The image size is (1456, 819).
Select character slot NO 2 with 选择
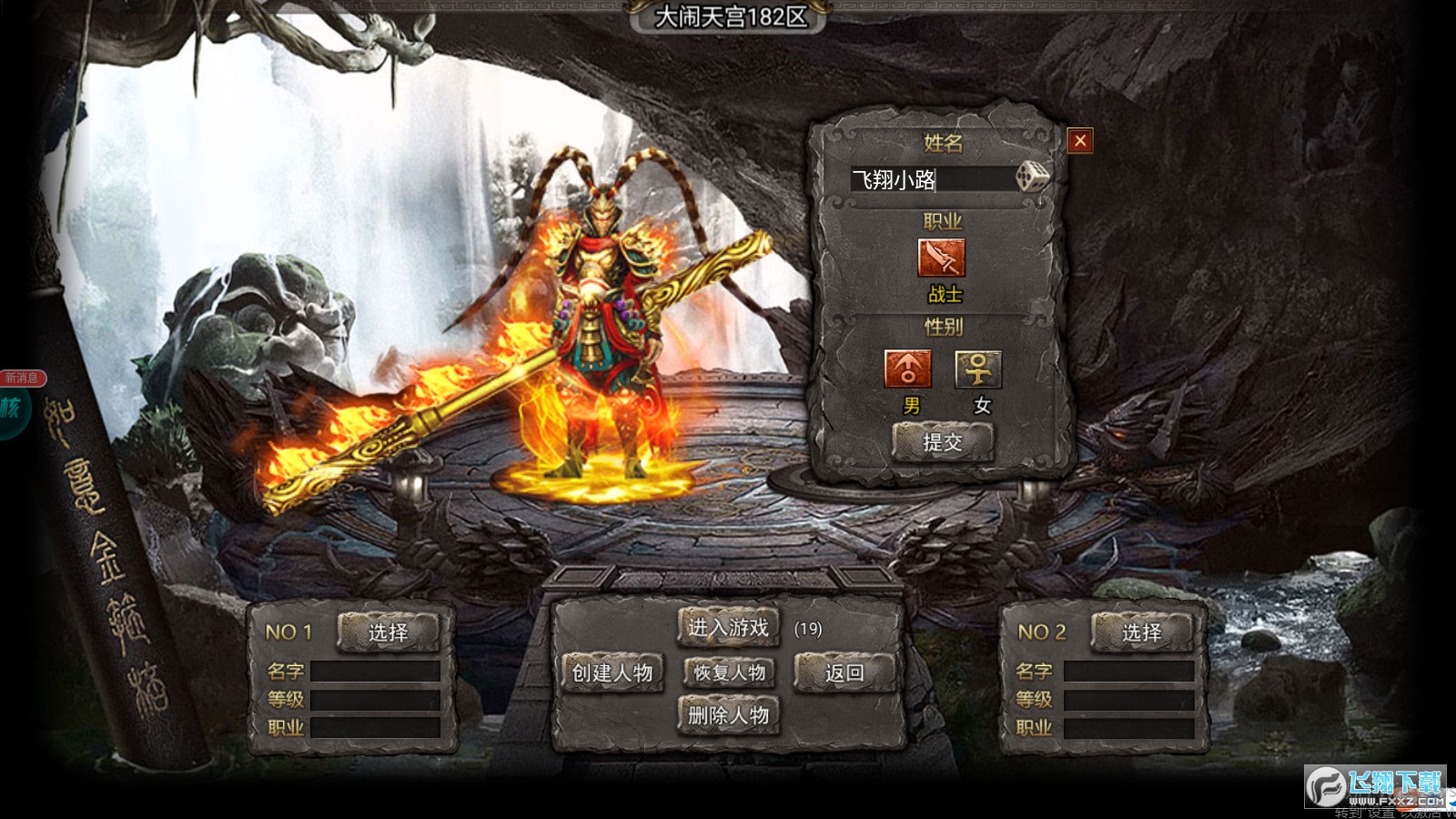pyautogui.click(x=1141, y=632)
